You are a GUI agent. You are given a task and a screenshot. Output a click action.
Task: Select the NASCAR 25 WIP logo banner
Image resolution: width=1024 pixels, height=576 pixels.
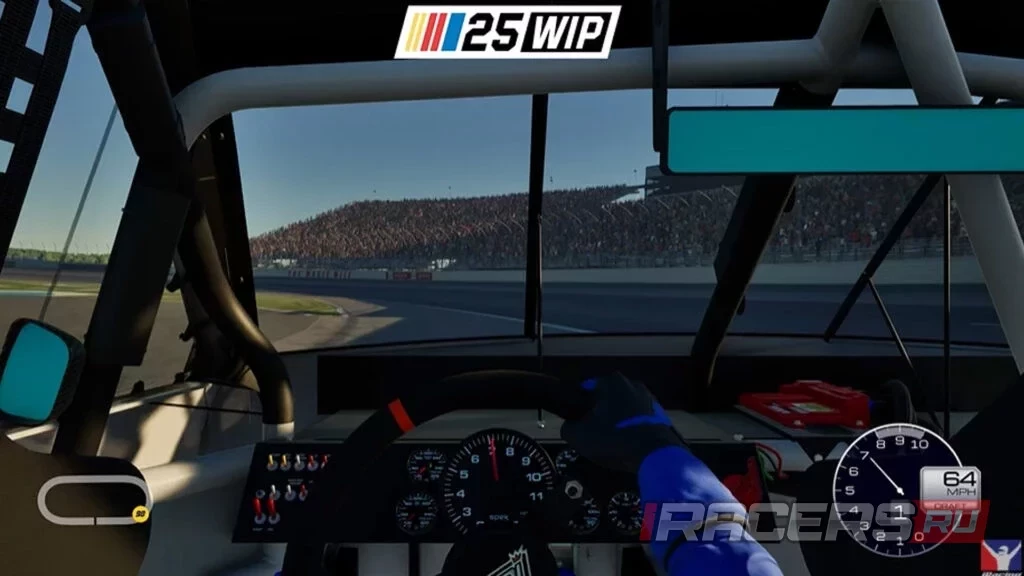507,32
